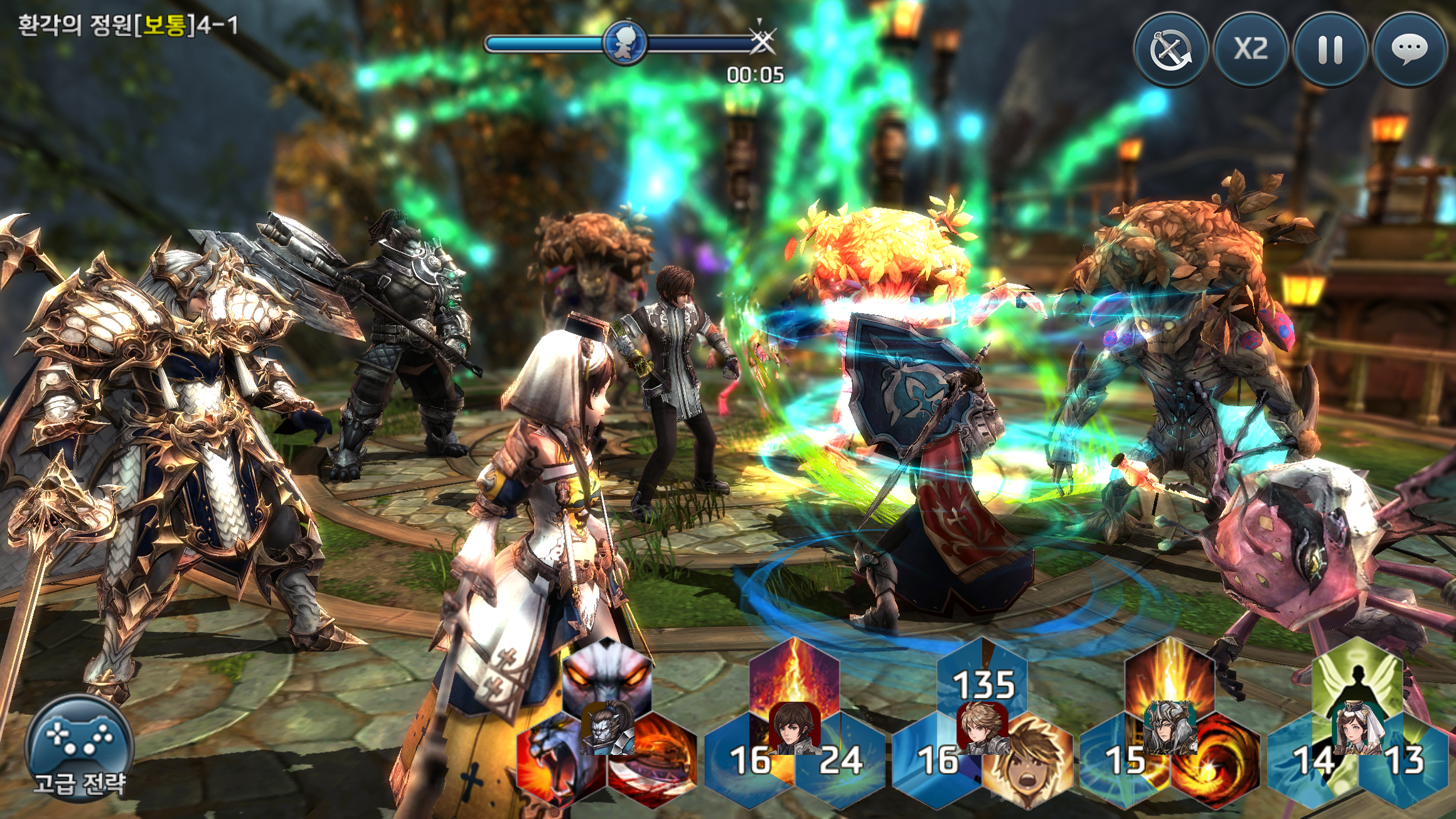
Task: Select the silver-helmed knight hero portrait
Action: click(x=1170, y=728)
